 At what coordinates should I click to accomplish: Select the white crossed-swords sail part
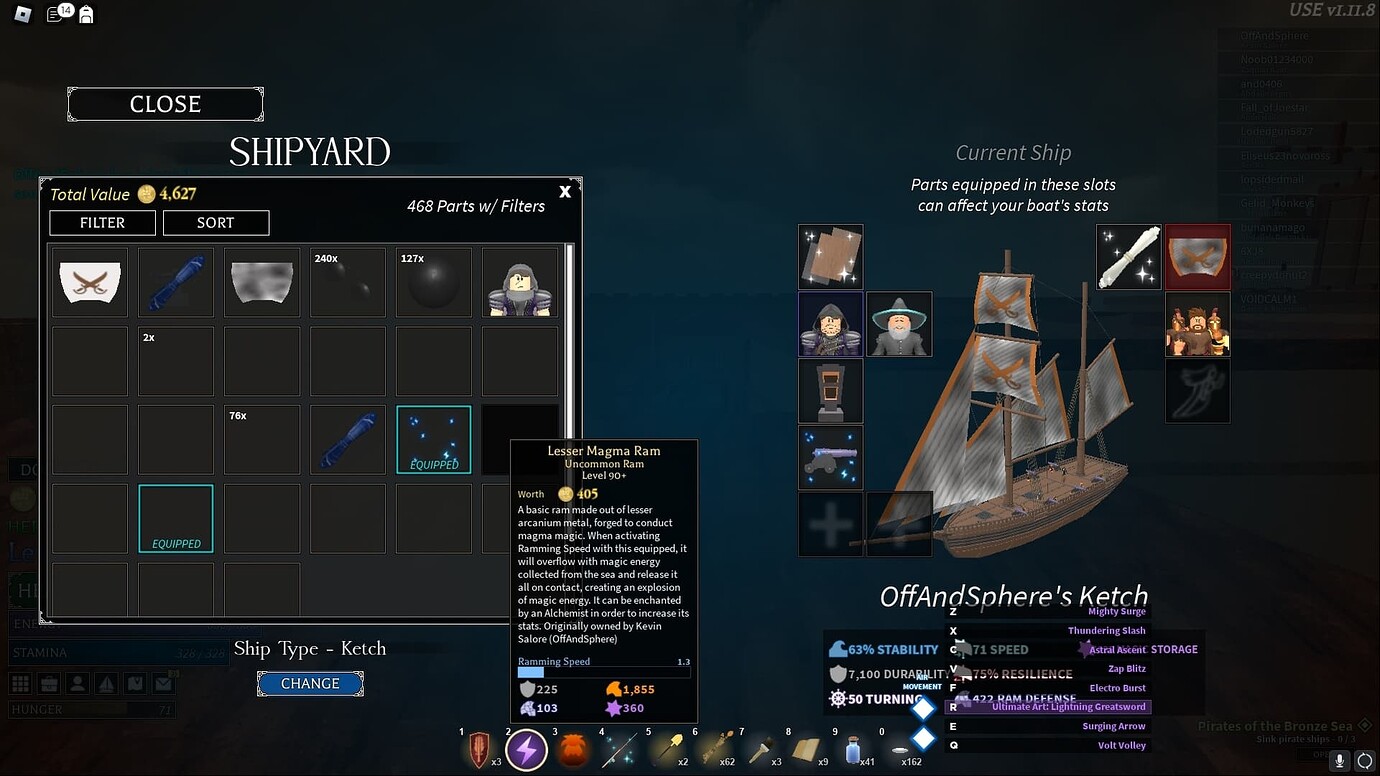pos(90,282)
